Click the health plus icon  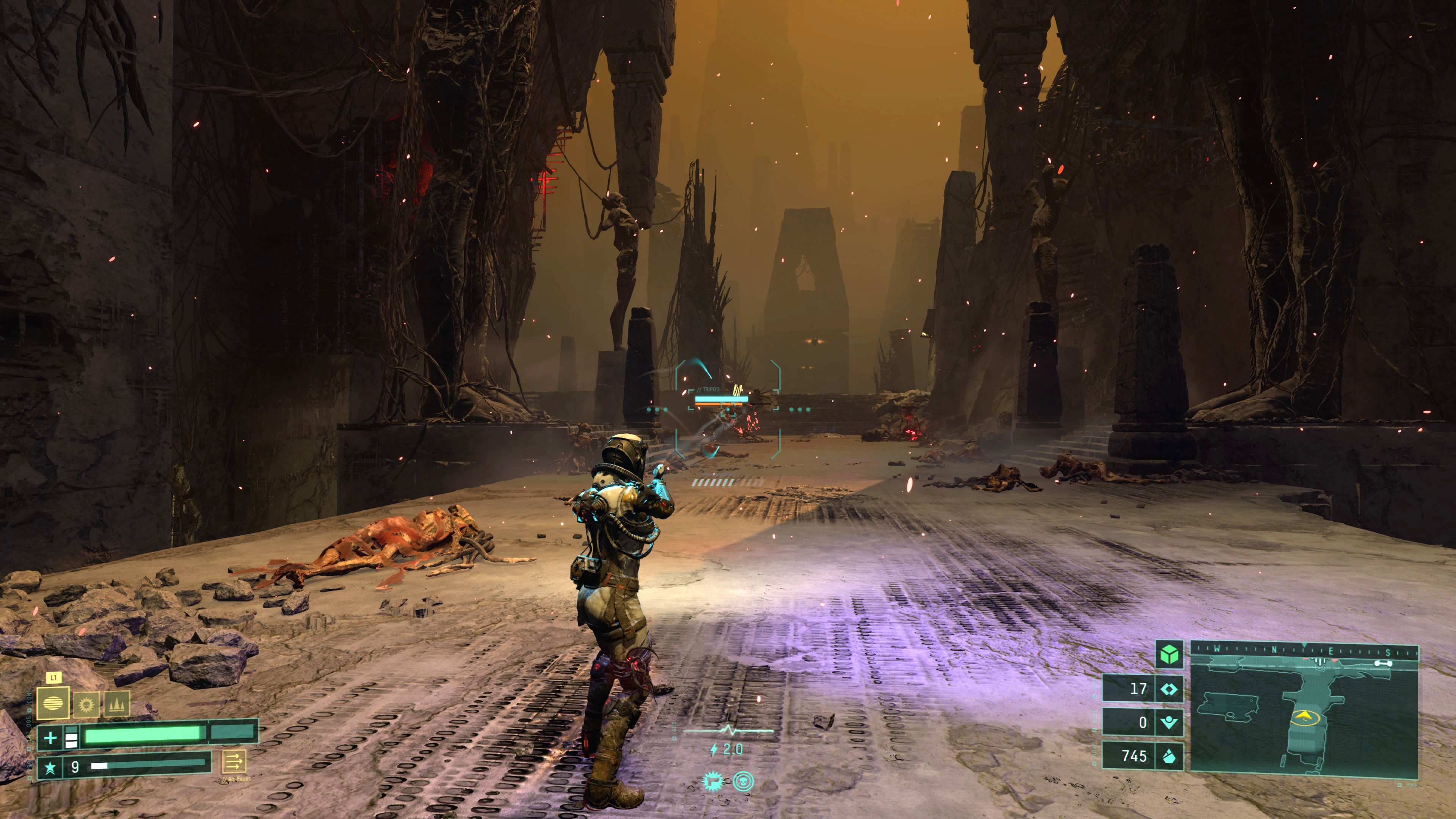(50, 737)
